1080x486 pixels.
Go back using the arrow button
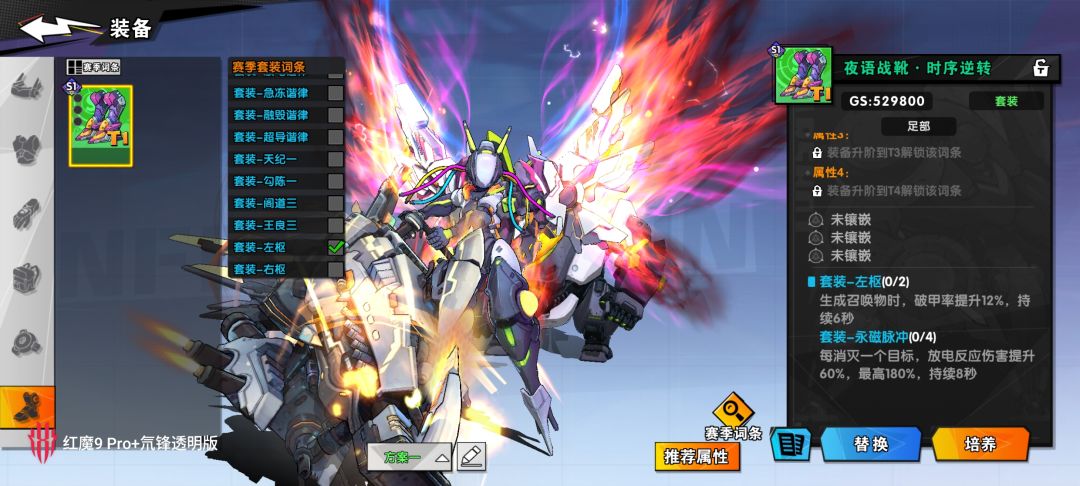point(60,28)
